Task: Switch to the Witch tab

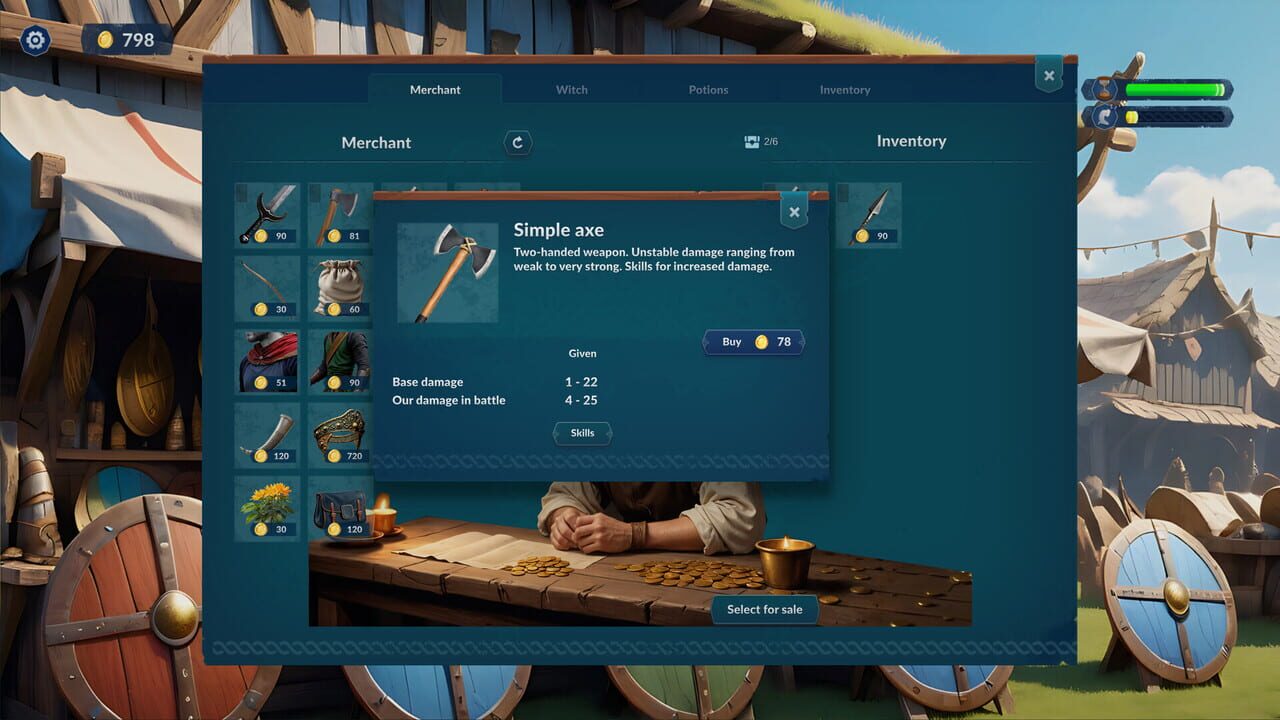Action: pyautogui.click(x=571, y=89)
